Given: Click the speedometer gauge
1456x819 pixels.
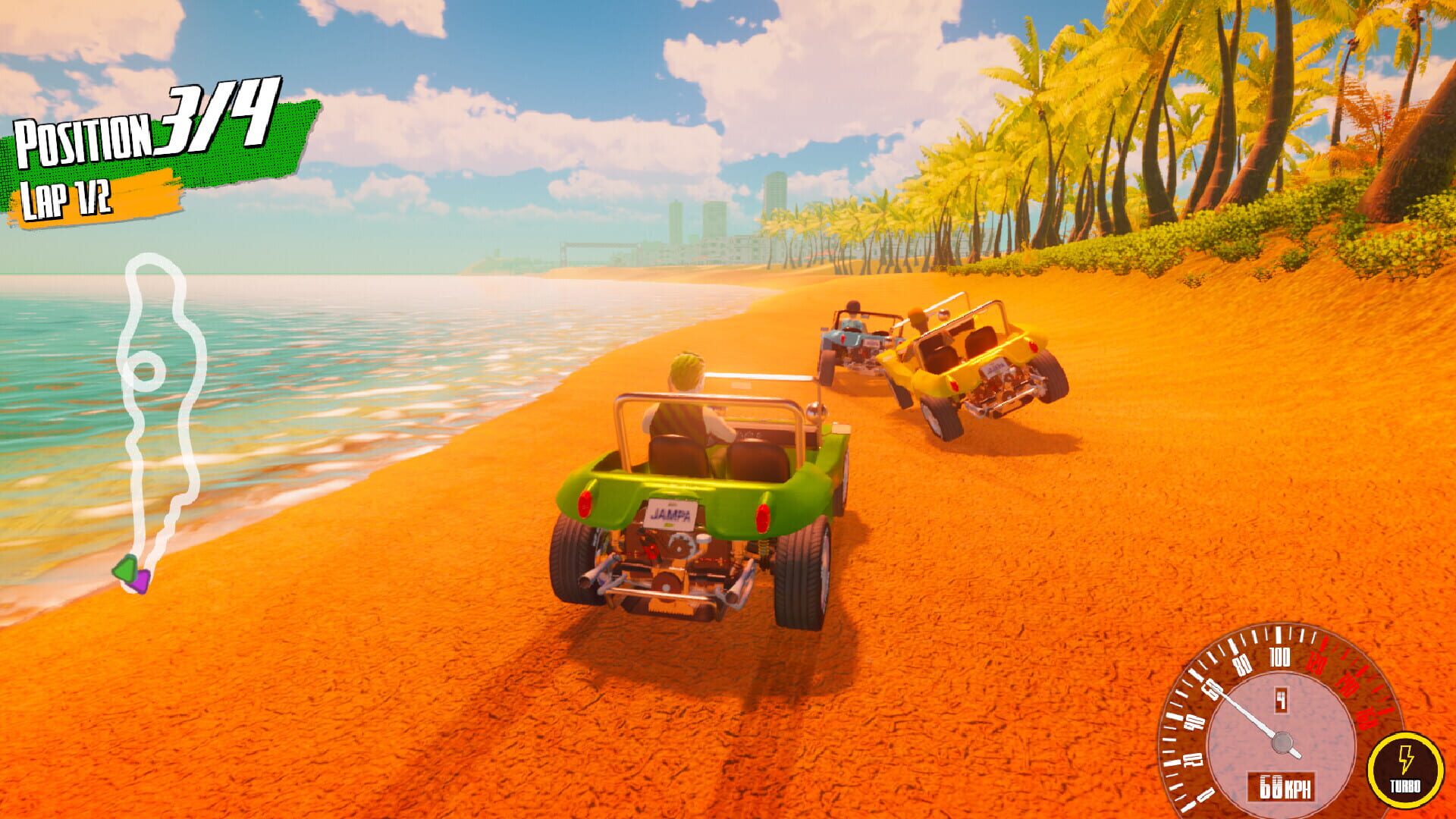Looking at the screenshot, I should click(1282, 720).
